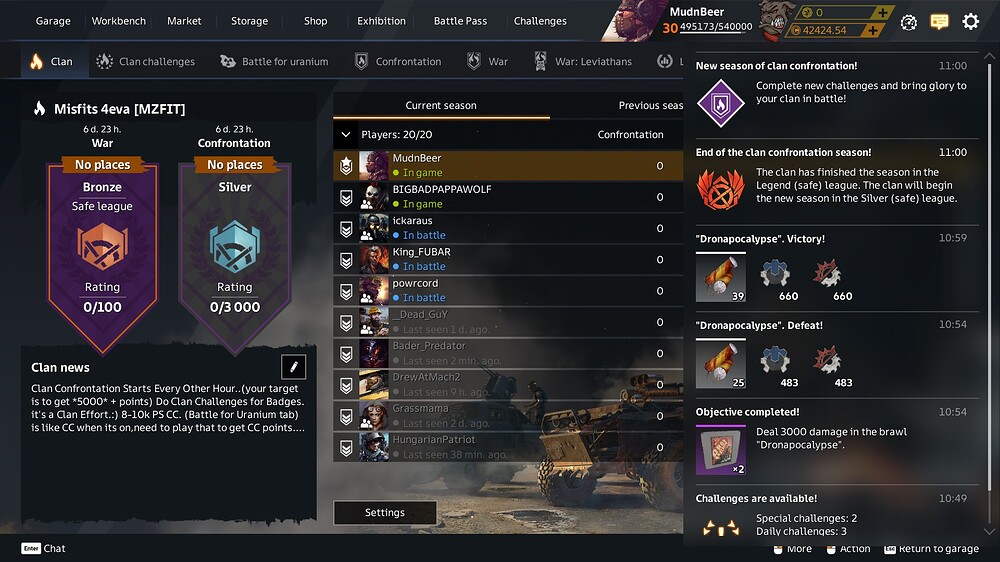Go to the Workbench menu

pyautogui.click(x=118, y=21)
